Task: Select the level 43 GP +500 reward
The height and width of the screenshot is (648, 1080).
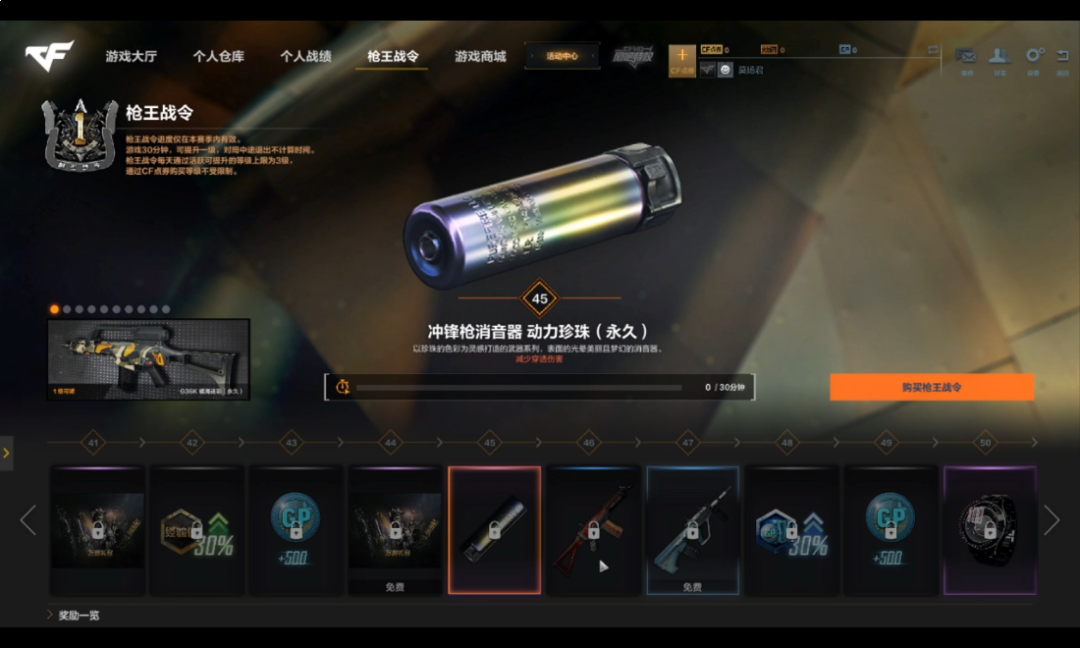Action: (296, 530)
